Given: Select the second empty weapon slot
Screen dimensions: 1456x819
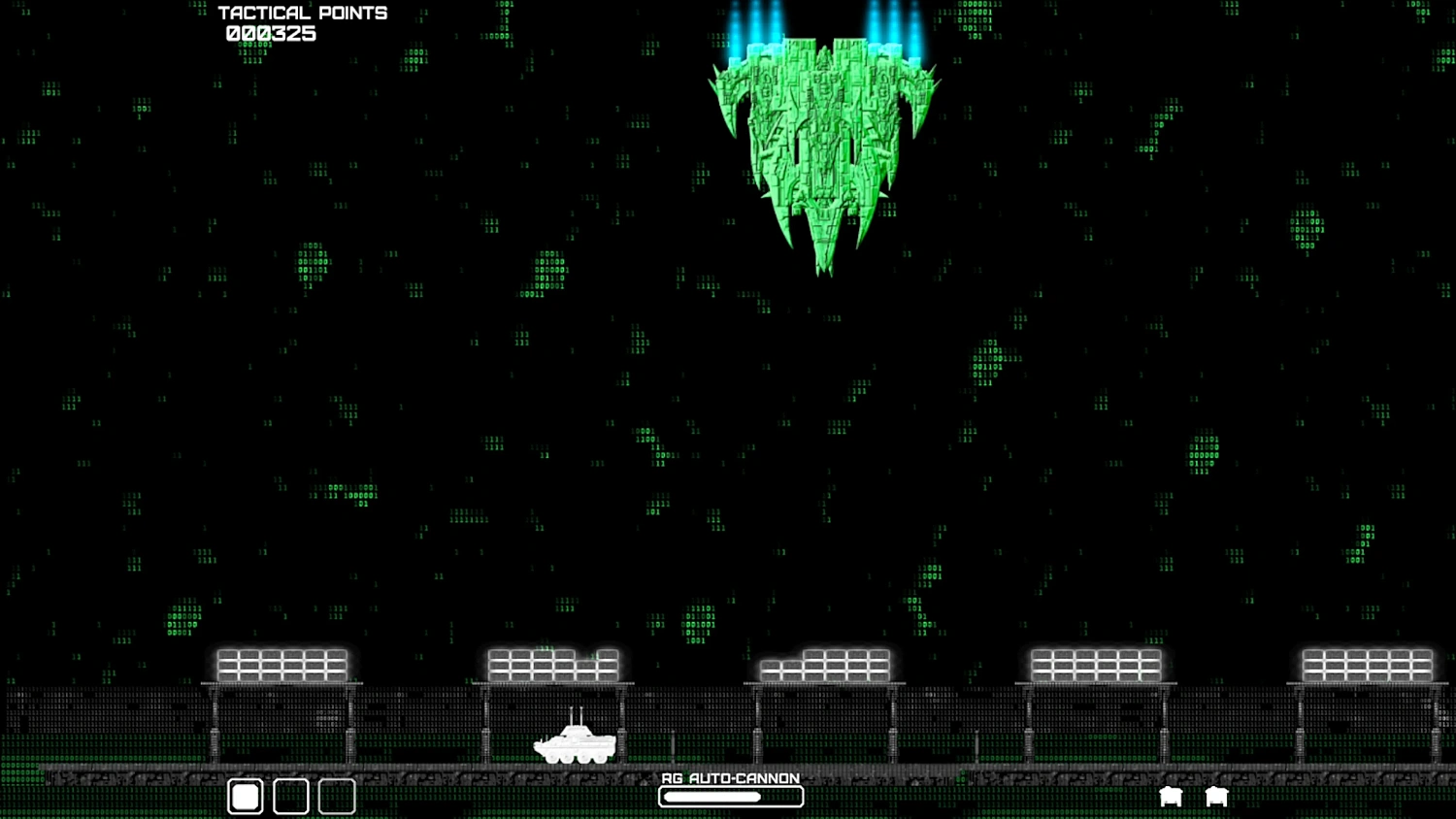Looking at the screenshot, I should (290, 796).
